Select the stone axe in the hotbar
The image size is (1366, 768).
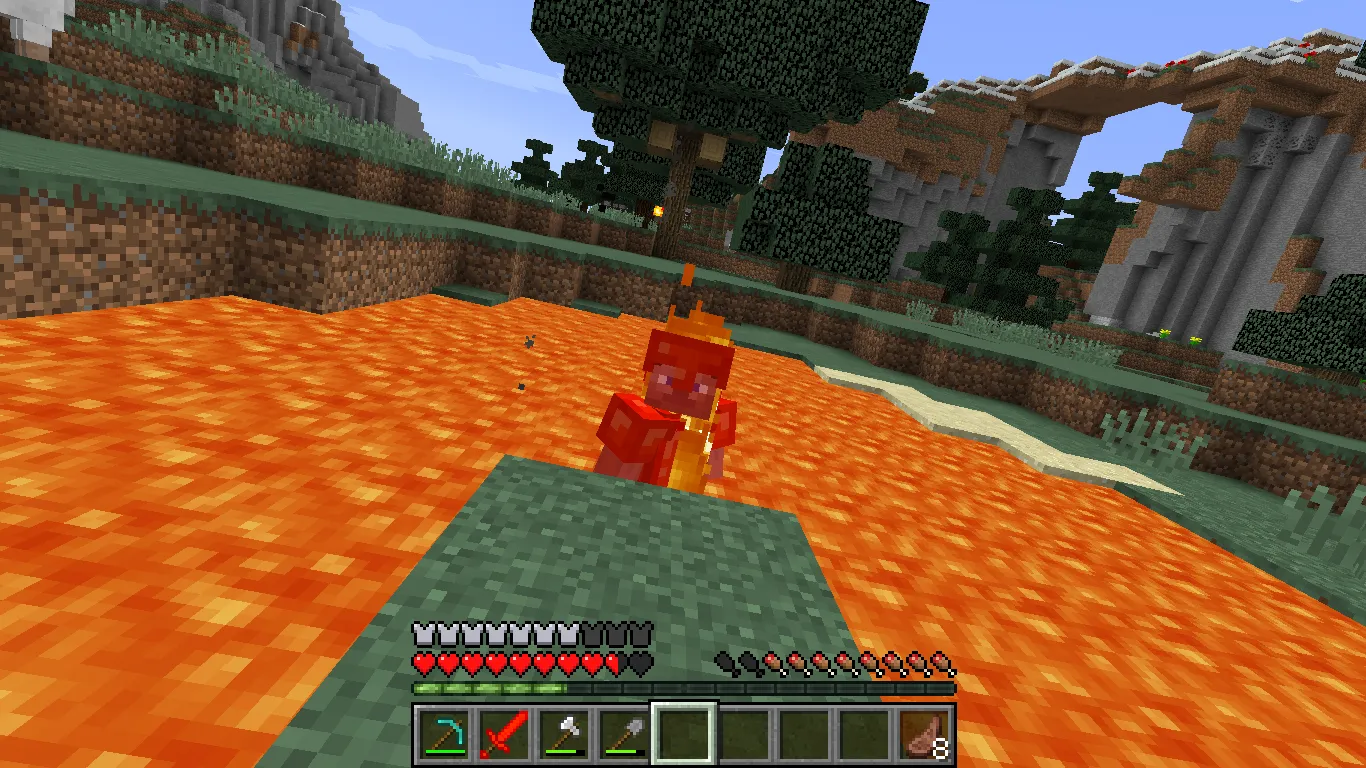[564, 731]
